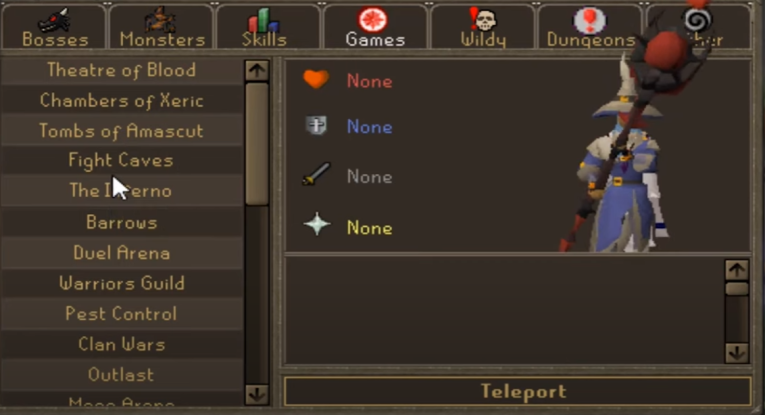Show the Skills teleport tab

click(265, 28)
